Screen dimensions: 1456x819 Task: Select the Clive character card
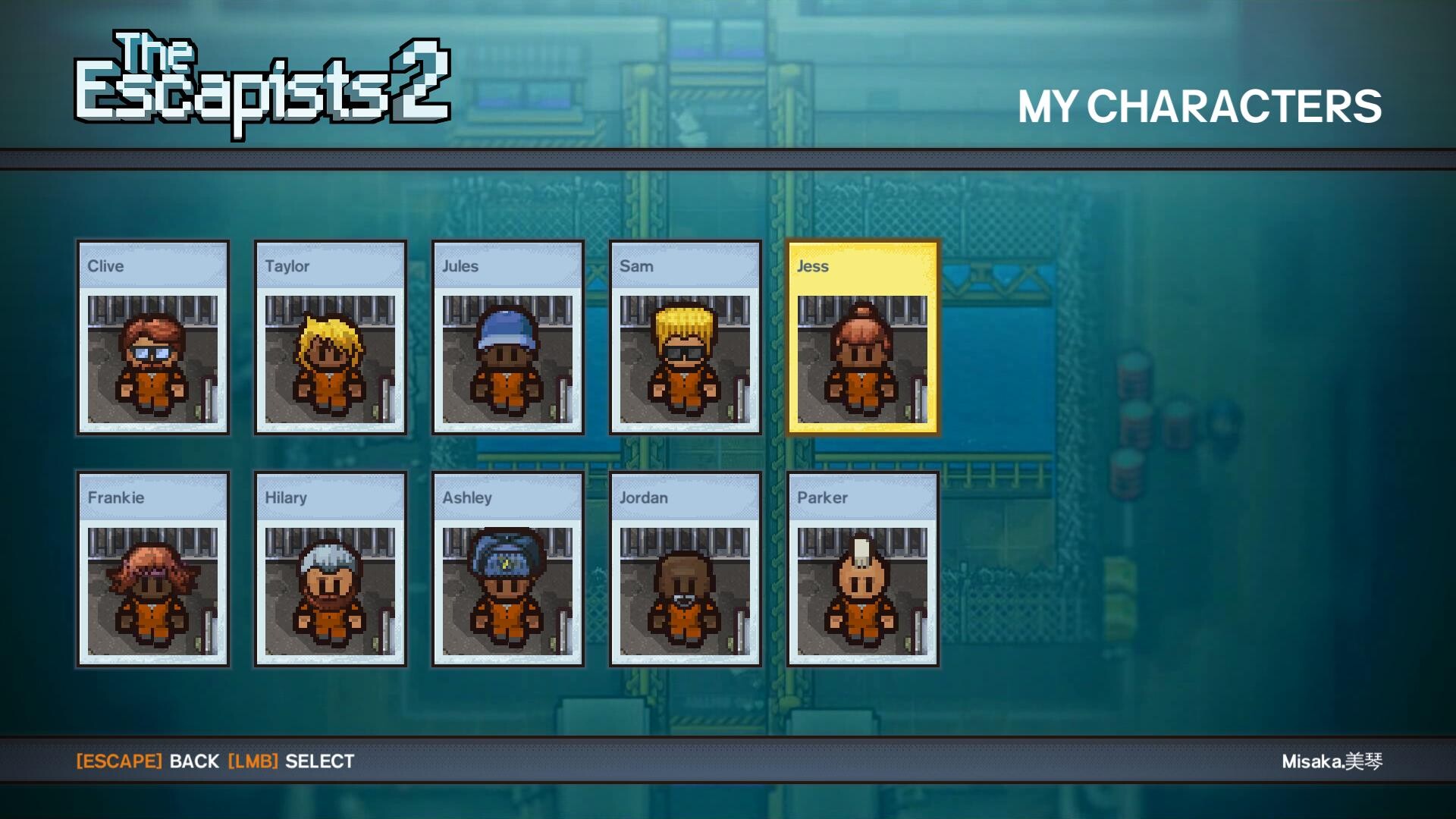coord(152,338)
